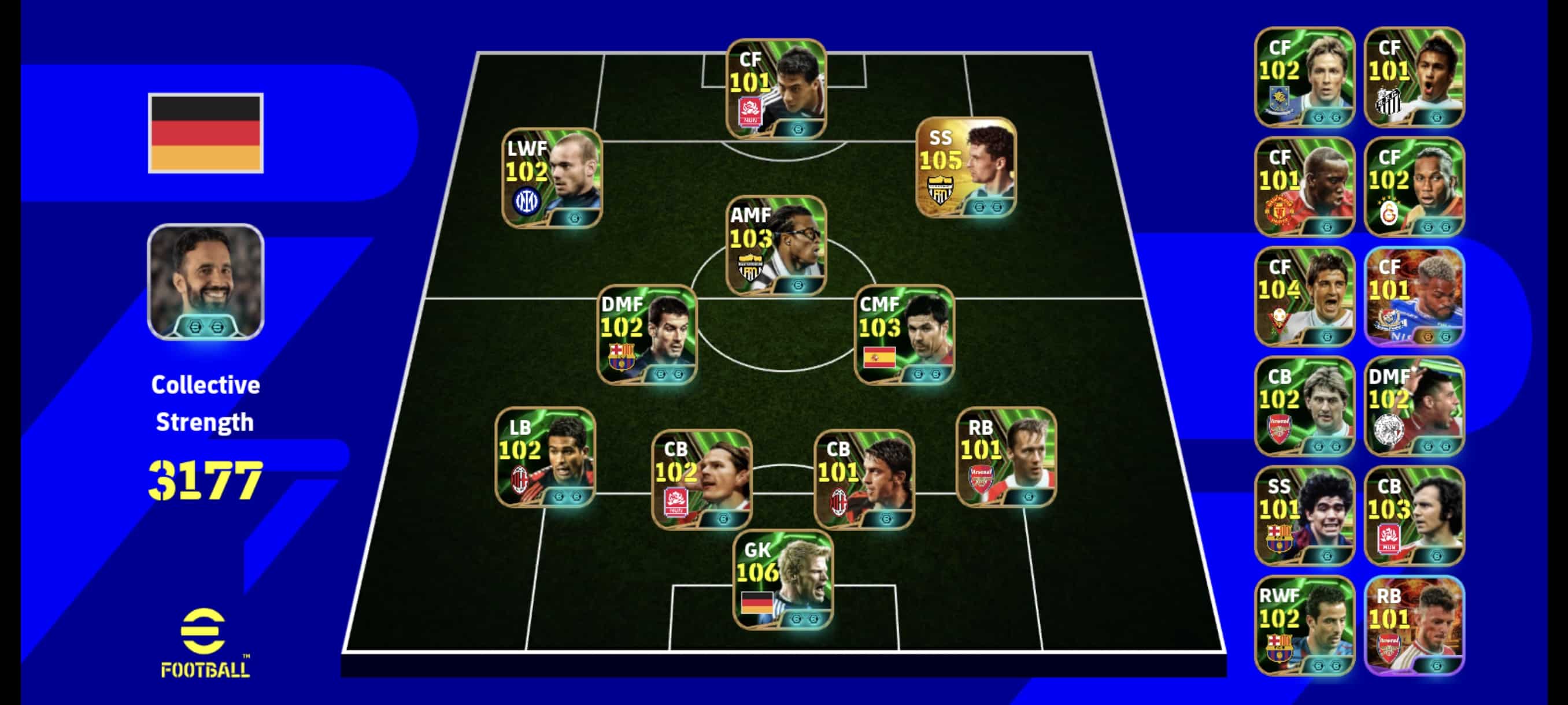
Task: Select the GK 106 goalkeeper card
Action: (783, 580)
